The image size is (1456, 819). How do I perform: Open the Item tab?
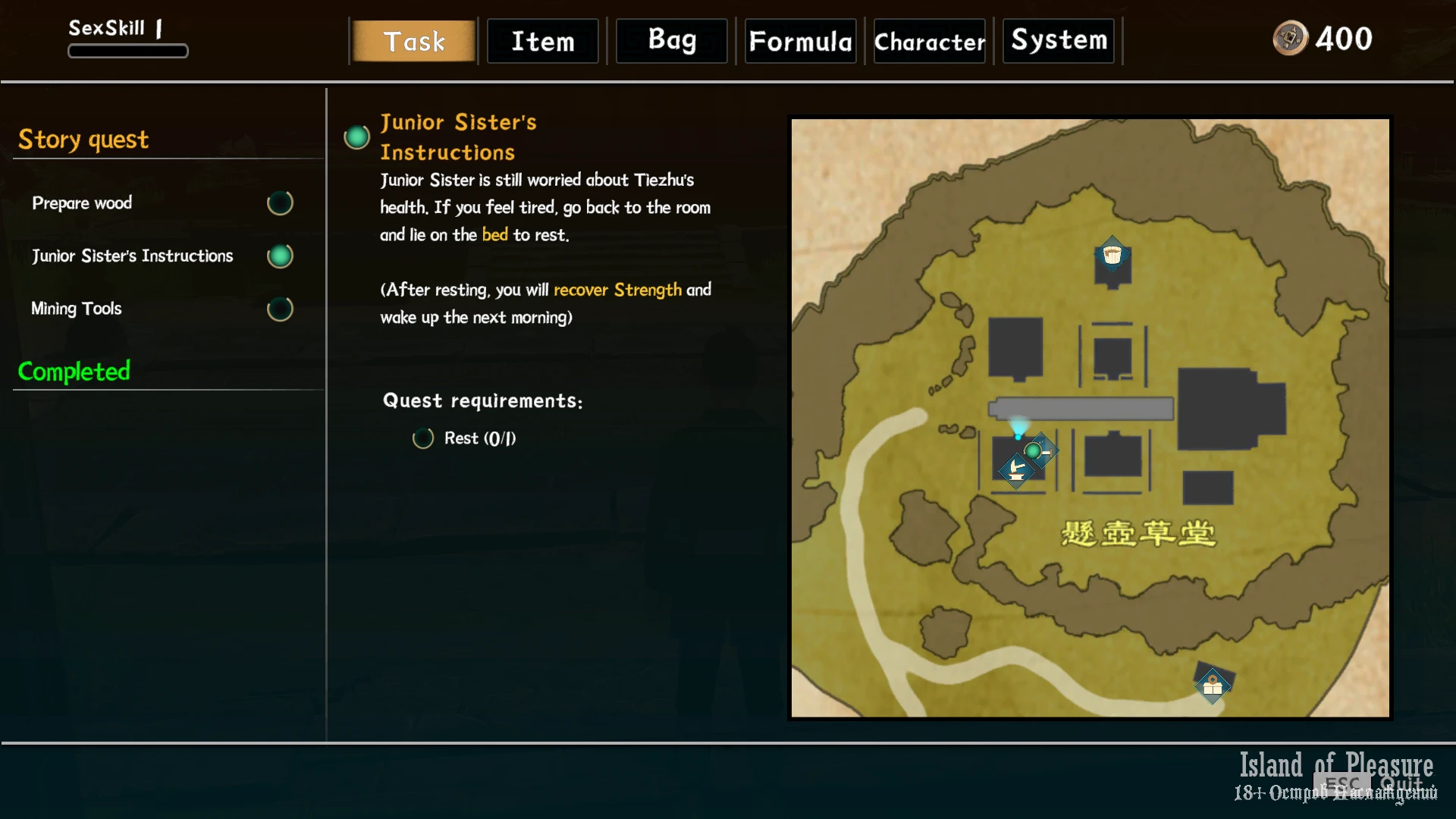pos(543,41)
